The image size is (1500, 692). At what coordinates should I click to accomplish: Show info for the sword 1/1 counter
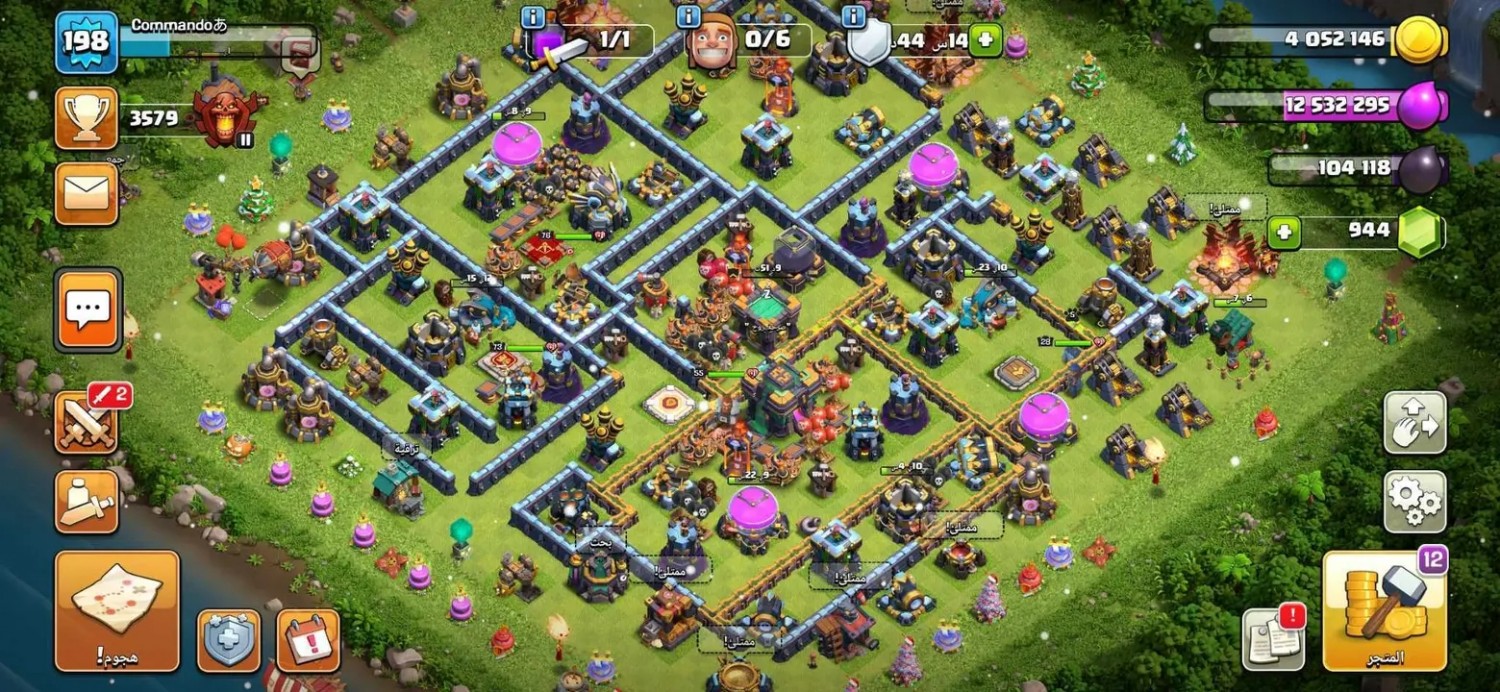point(534,17)
